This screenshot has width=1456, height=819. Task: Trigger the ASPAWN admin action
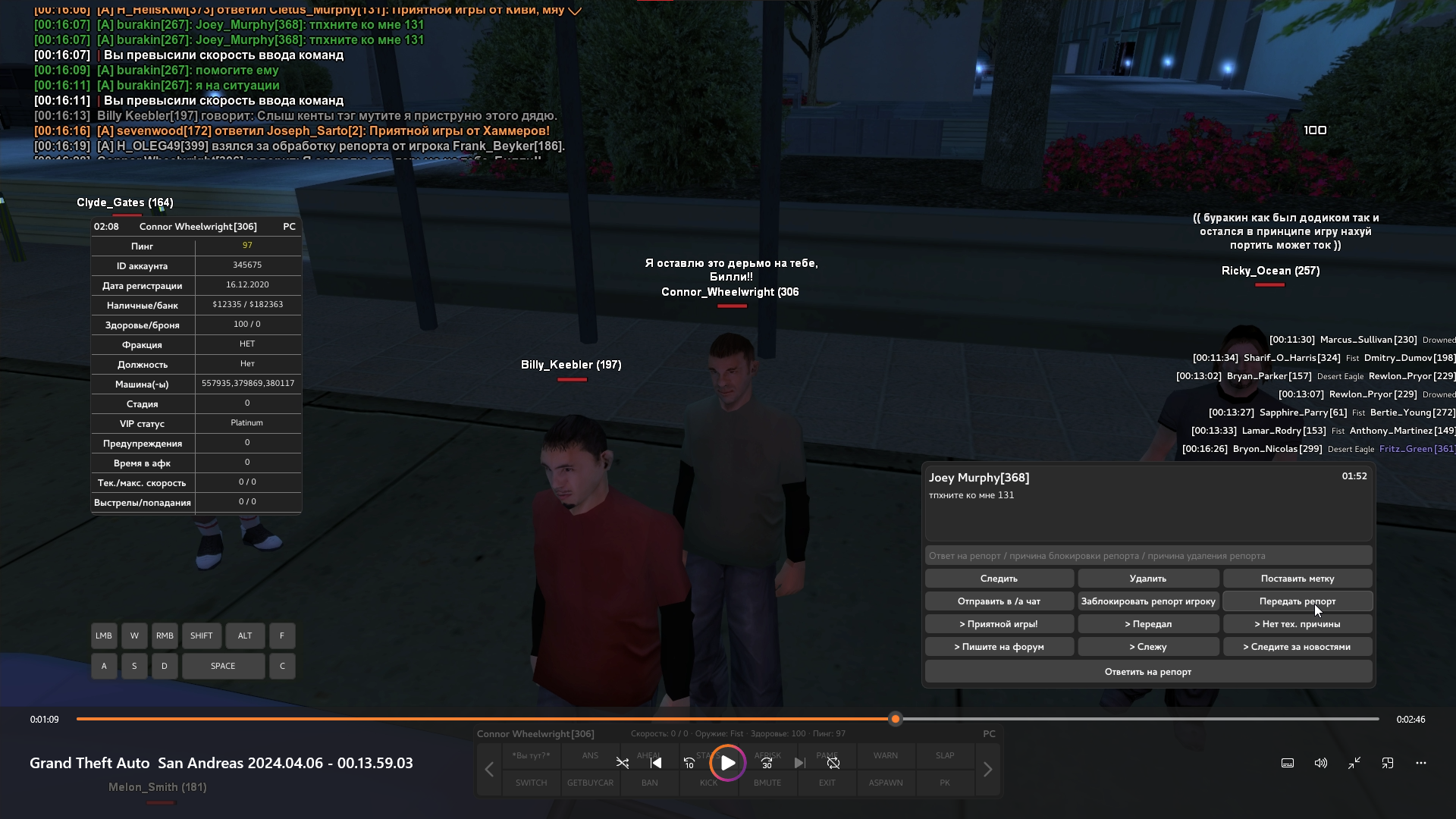(885, 783)
